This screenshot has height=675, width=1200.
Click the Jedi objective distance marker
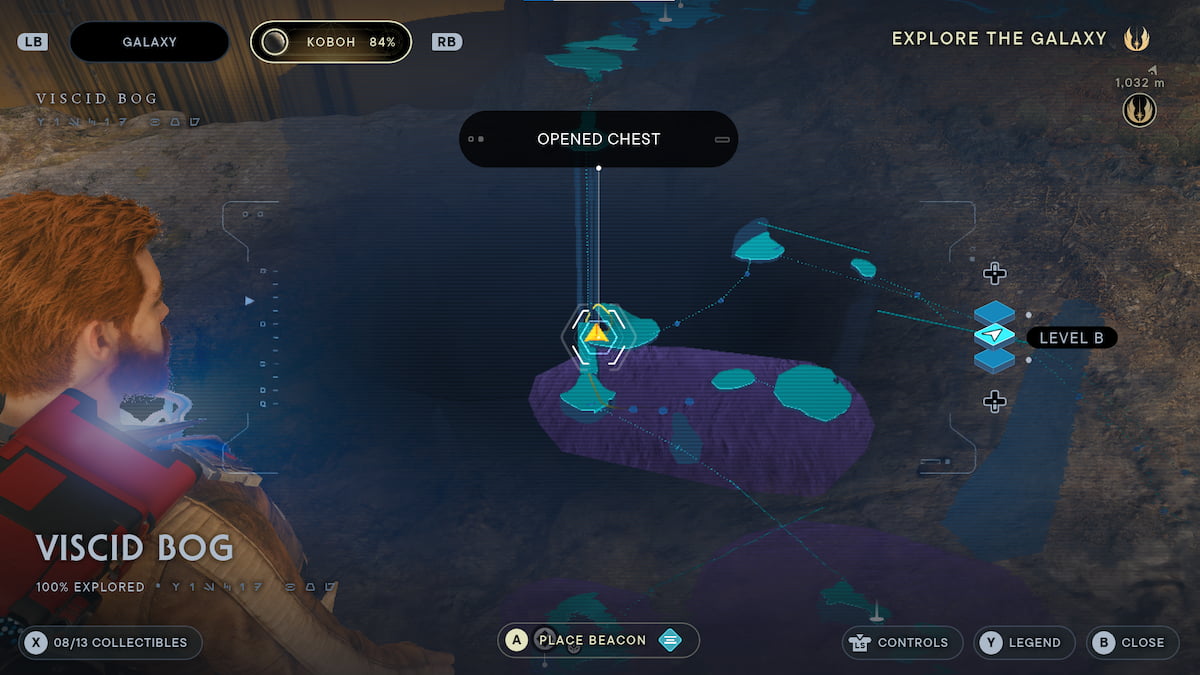coord(1139,109)
